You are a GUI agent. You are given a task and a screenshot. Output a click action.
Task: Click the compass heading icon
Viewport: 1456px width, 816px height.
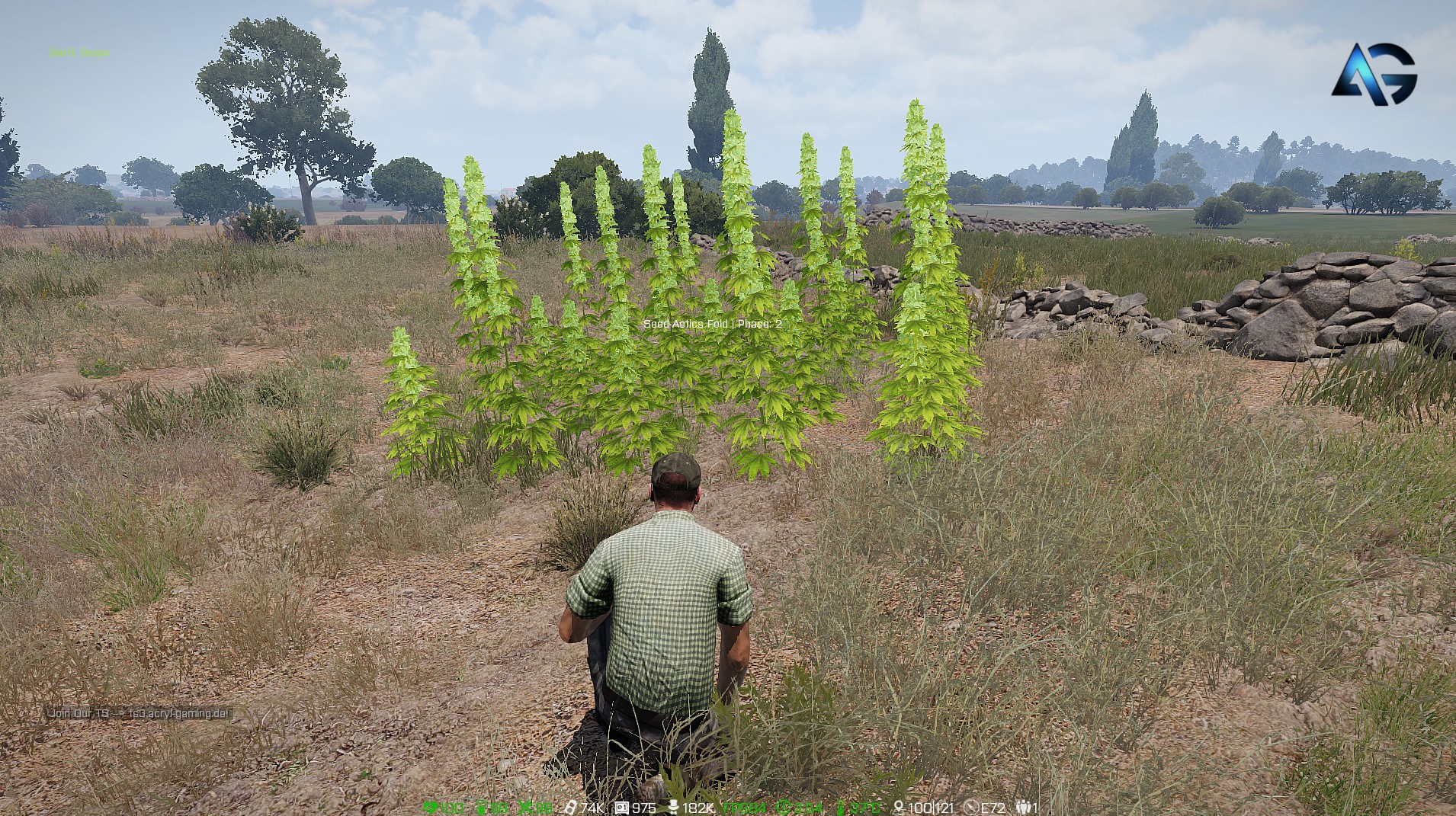coord(970,808)
